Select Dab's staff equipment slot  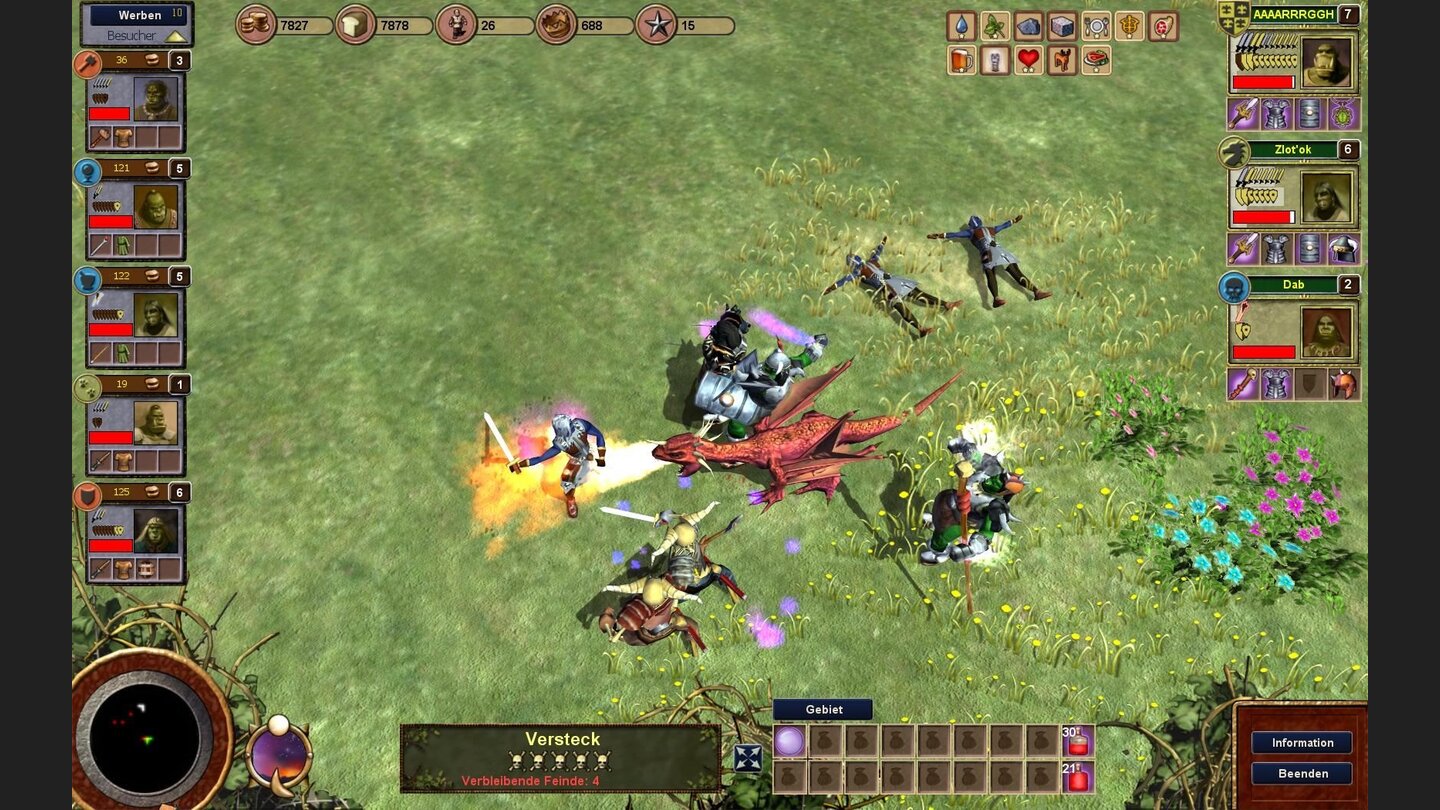tap(1242, 383)
